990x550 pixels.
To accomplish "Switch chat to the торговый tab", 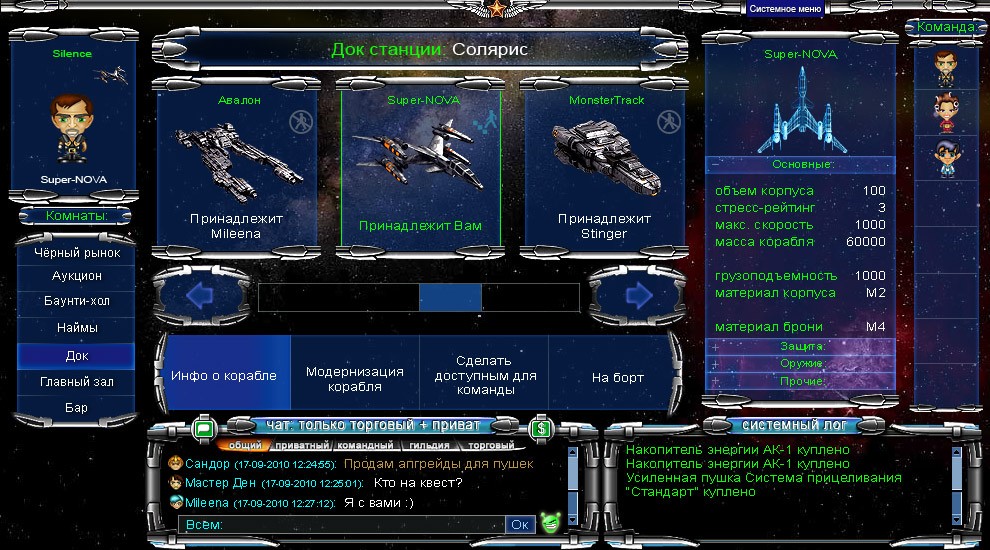I will pos(491,445).
